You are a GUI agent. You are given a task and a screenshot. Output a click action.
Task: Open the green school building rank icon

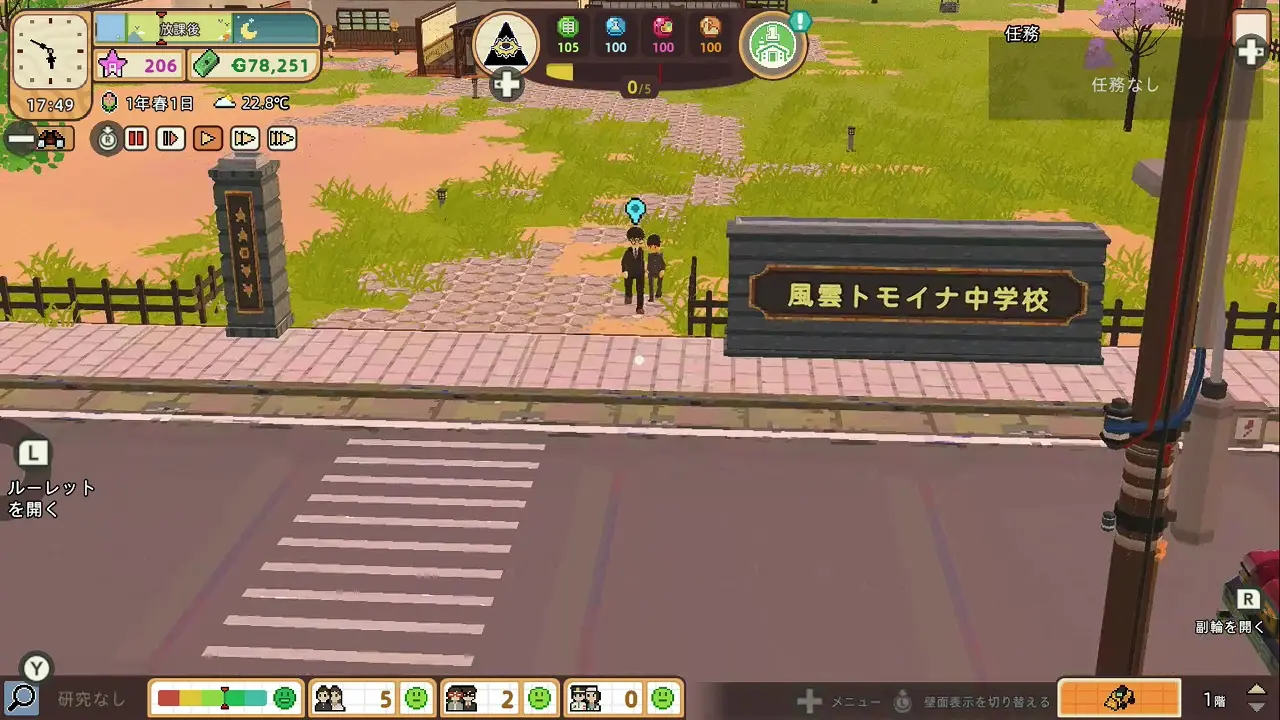click(x=773, y=45)
